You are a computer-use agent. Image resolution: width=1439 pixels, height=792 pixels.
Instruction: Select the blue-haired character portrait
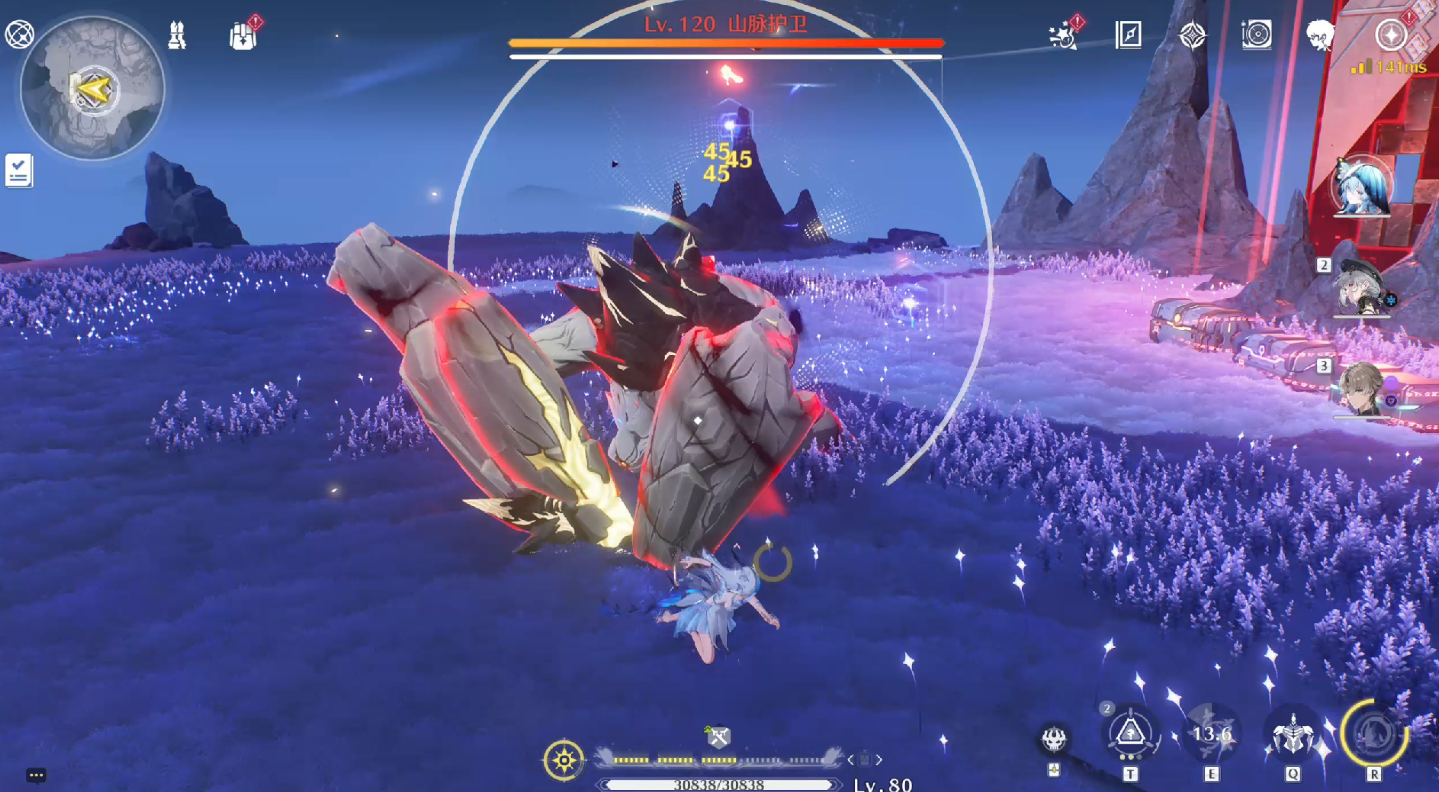[1363, 186]
